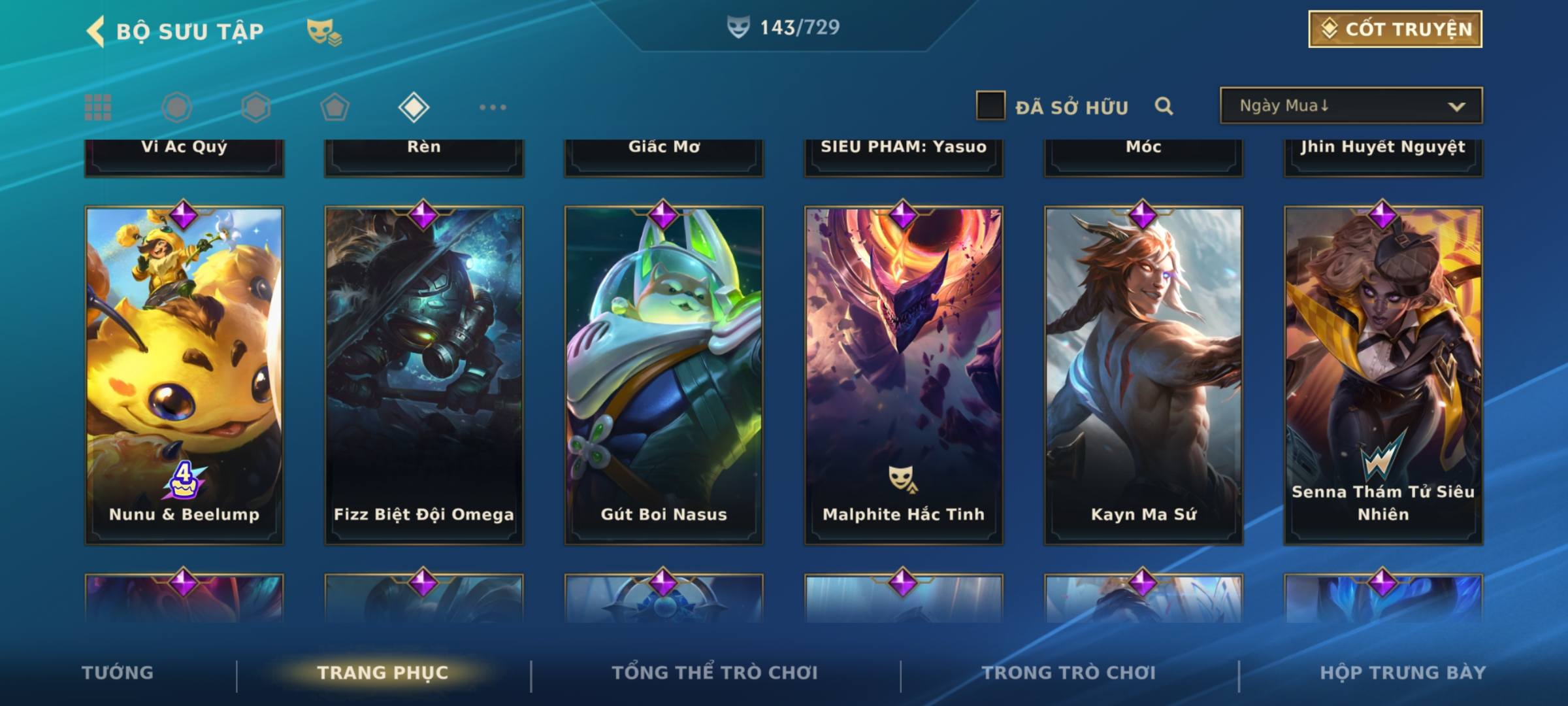Expand the Ngày Mua sort dropdown

1350,106
